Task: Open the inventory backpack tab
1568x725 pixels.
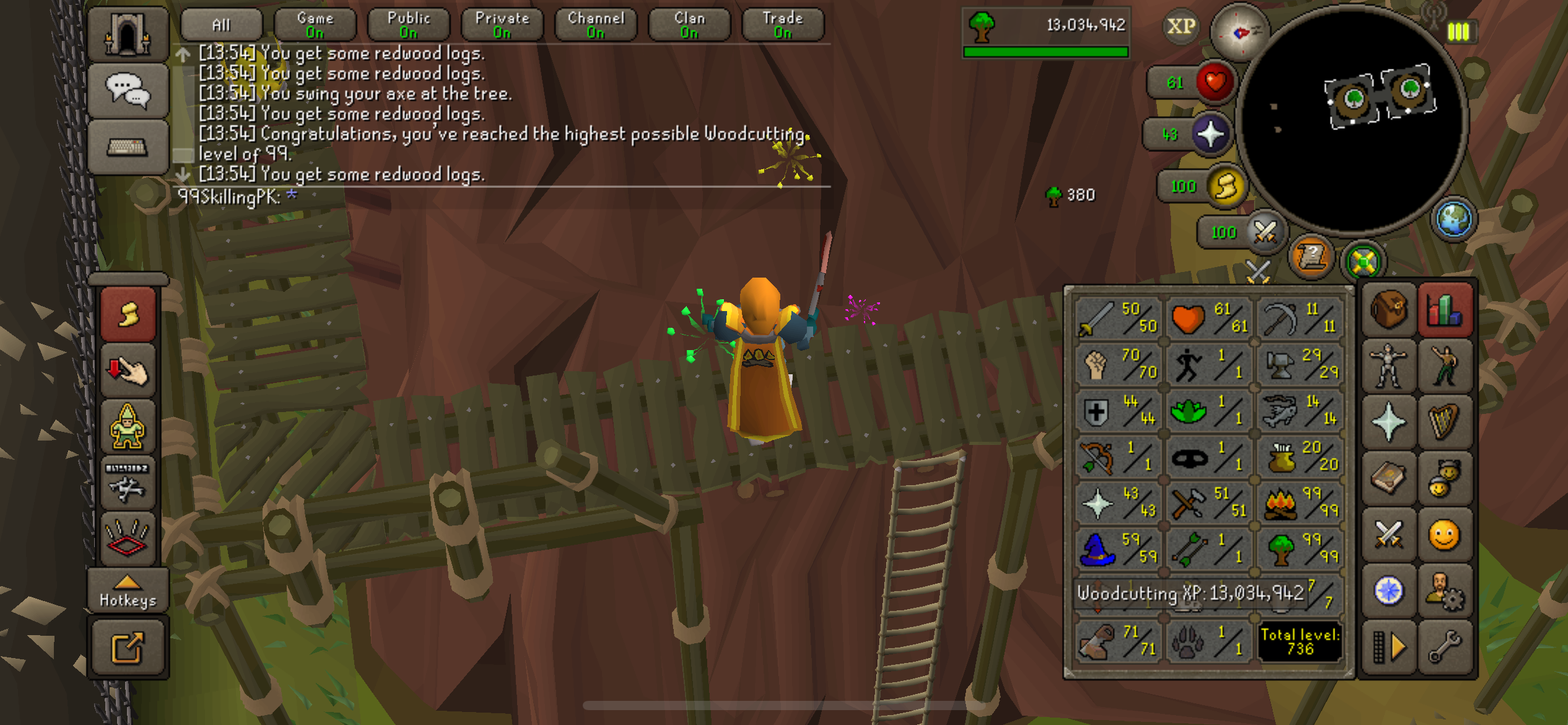Action: pos(1388,310)
